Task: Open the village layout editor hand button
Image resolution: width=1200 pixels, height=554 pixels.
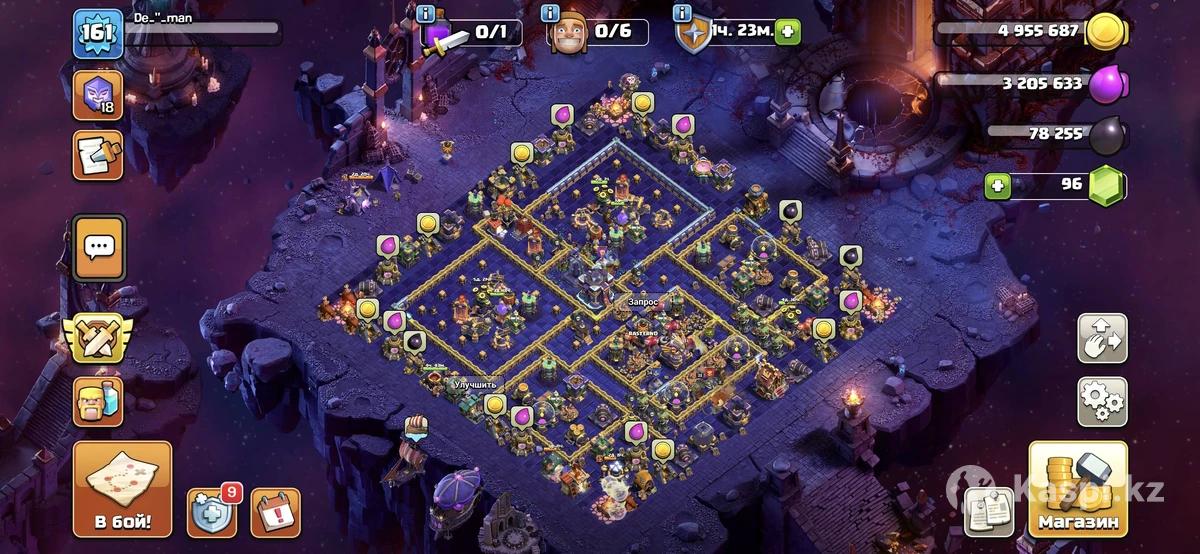Action: coord(1102,339)
